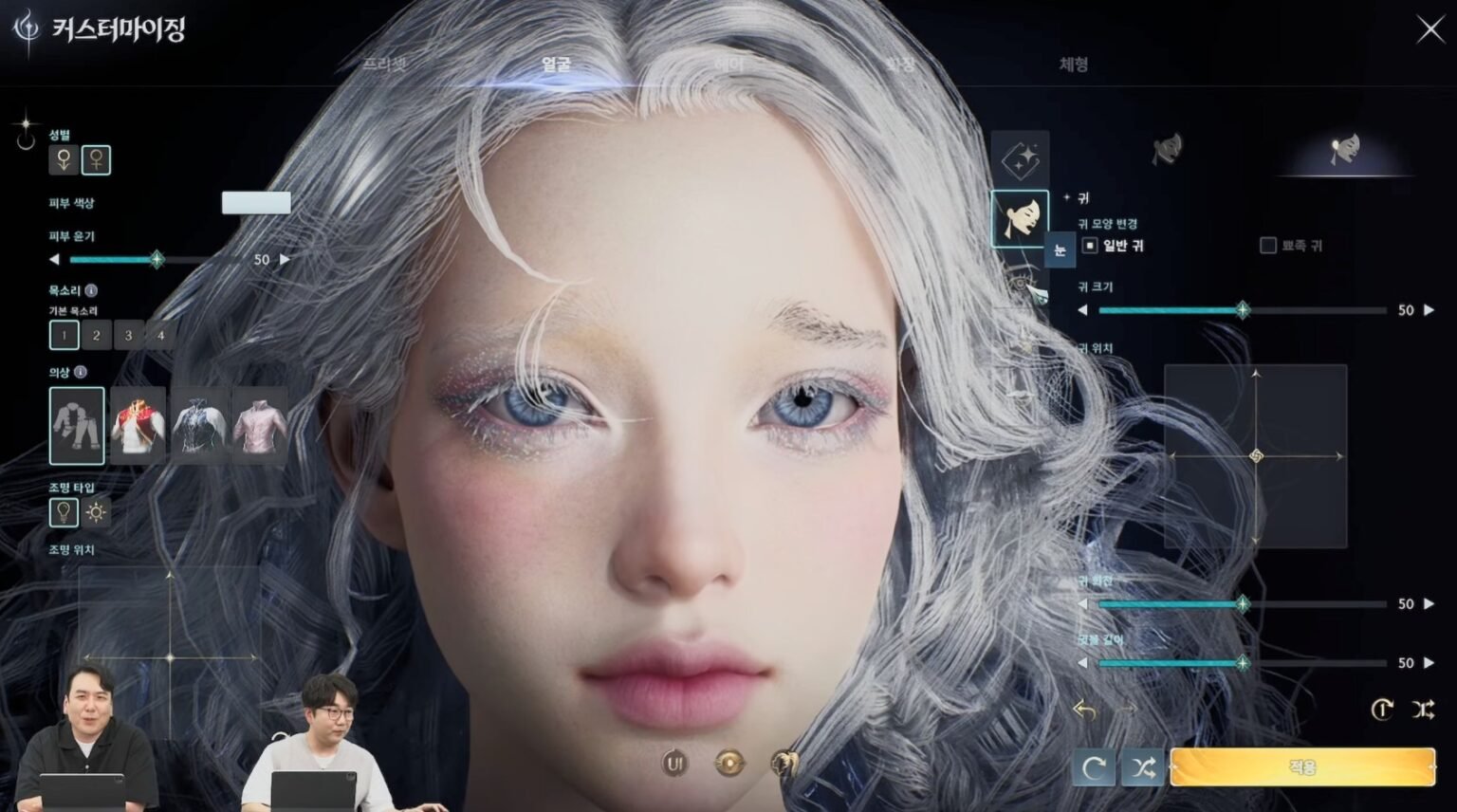The height and width of the screenshot is (812, 1457).
Task: Click the right arrow on 귀 크기 slider
Action: pyautogui.click(x=1431, y=309)
